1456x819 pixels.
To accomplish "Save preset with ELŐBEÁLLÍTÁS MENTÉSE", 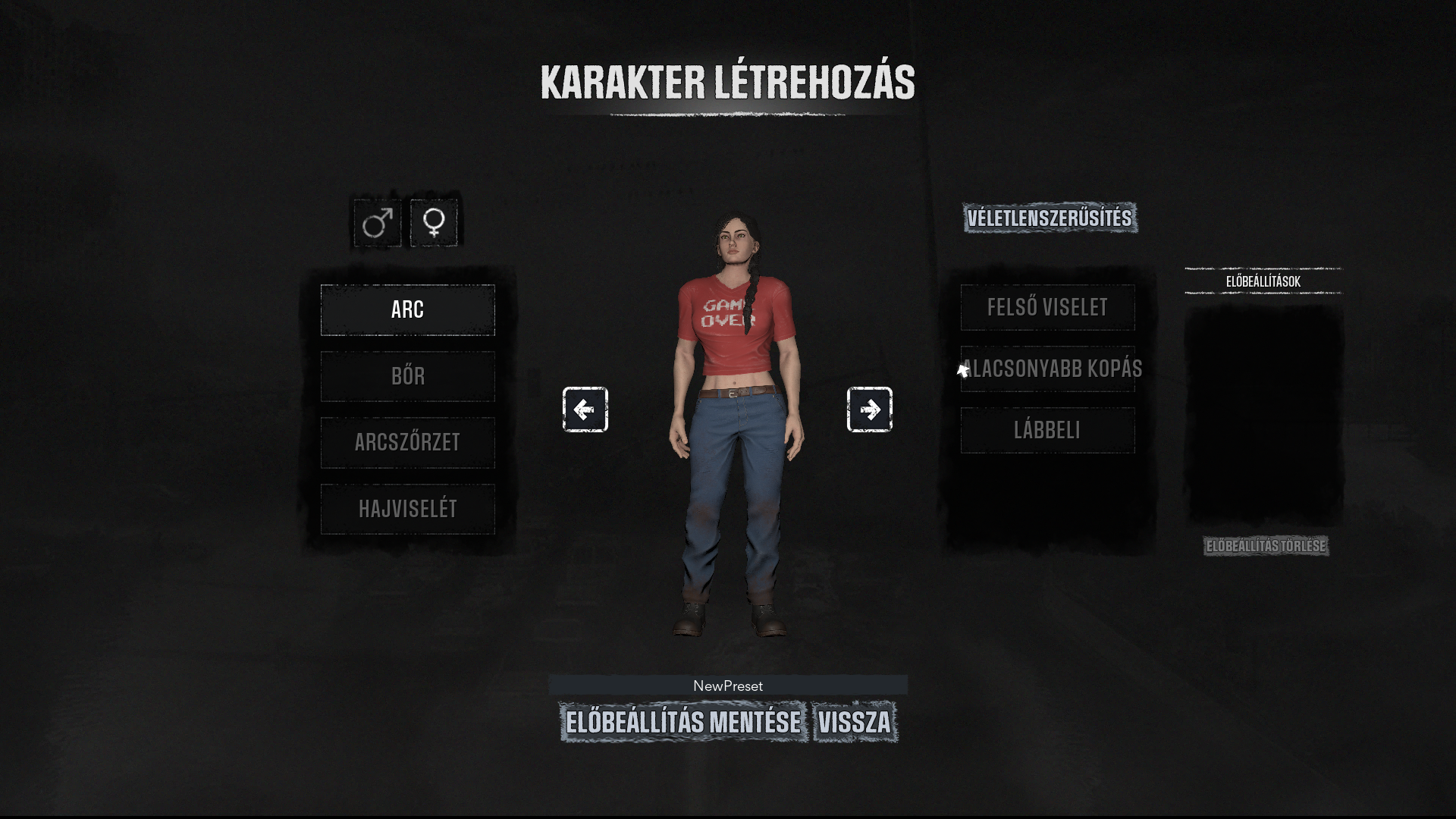I will point(683,722).
